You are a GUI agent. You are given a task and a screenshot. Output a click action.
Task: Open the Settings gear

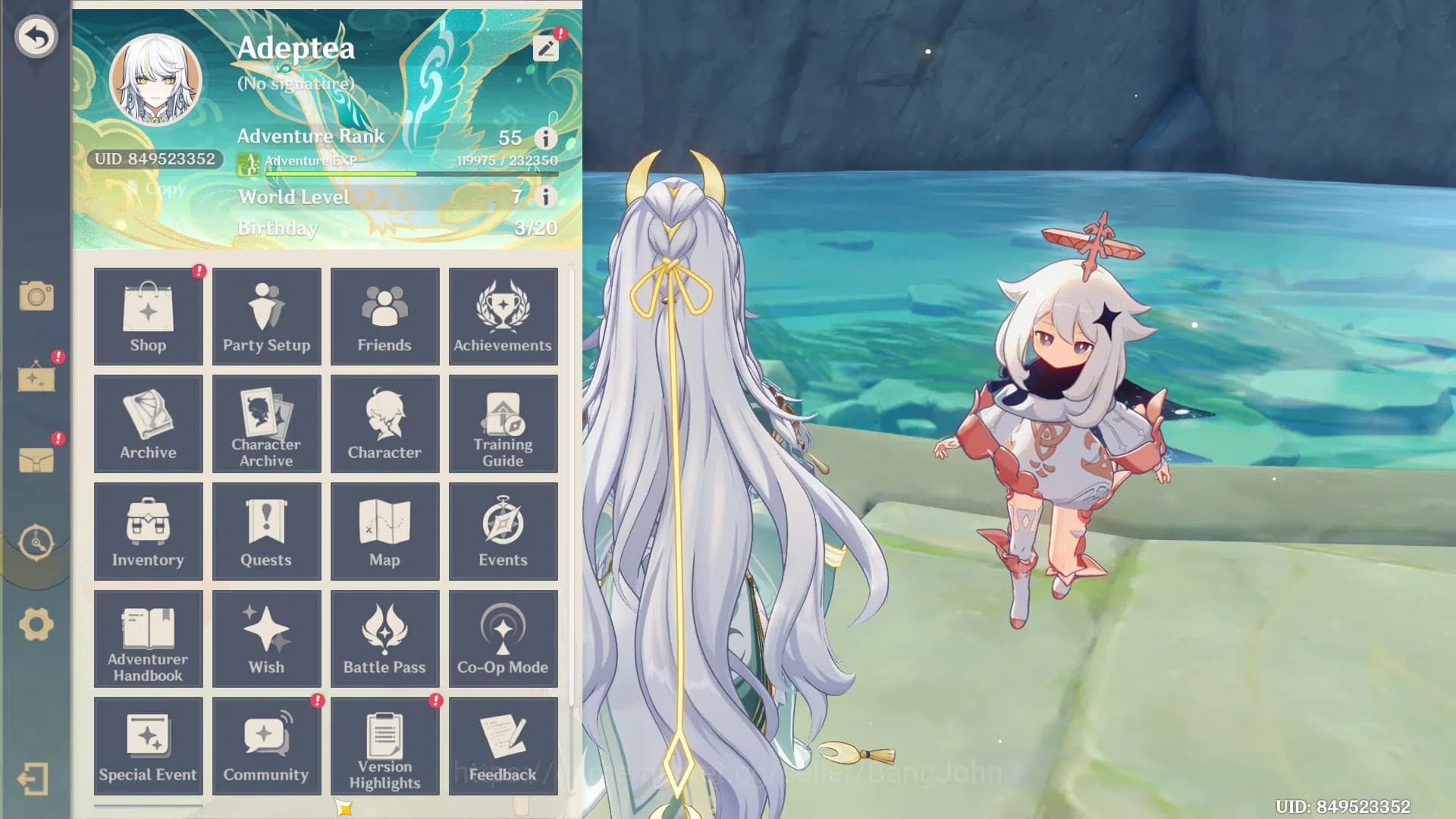(x=37, y=623)
